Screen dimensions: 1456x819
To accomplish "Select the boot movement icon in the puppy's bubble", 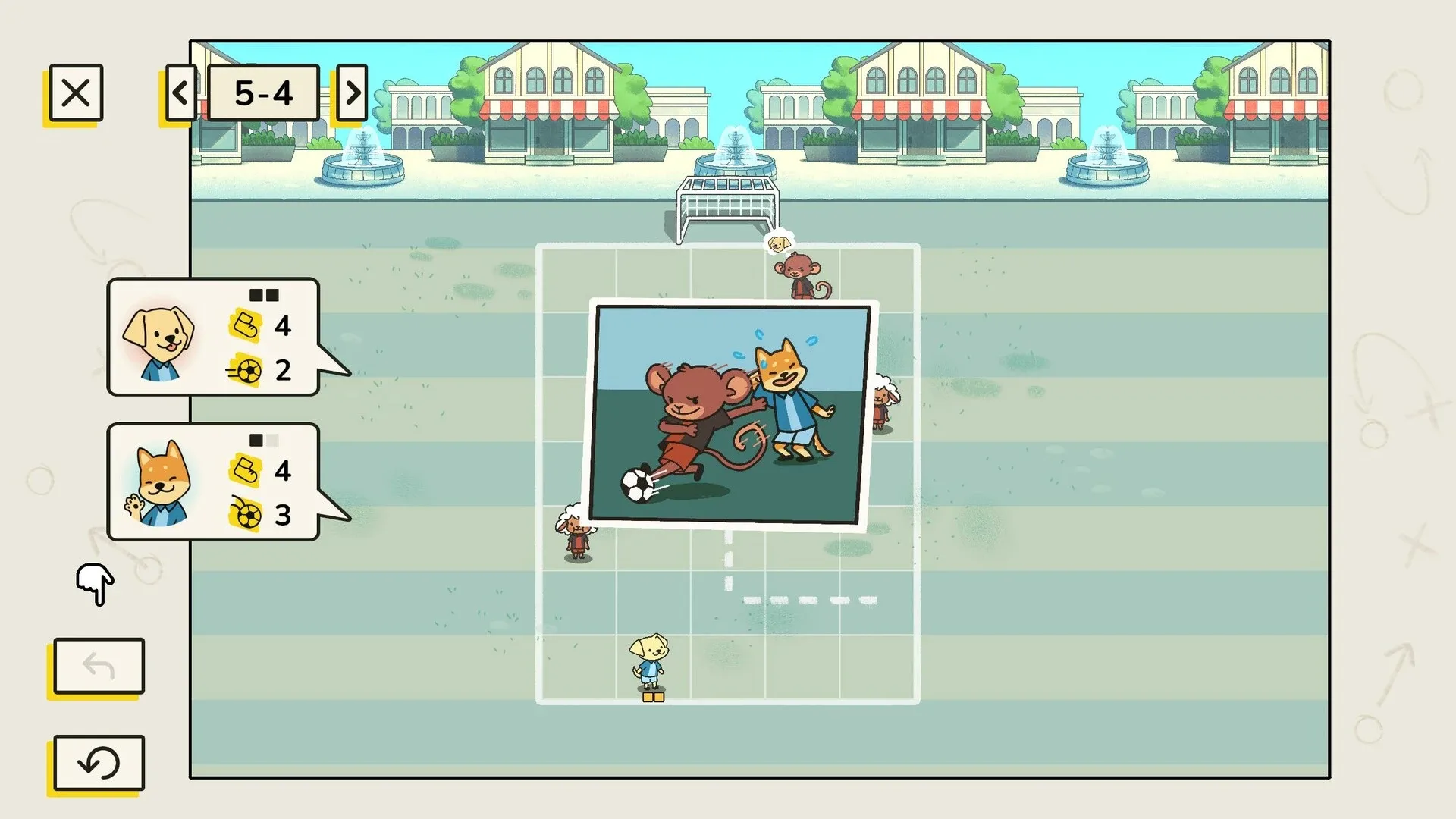I will [246, 327].
